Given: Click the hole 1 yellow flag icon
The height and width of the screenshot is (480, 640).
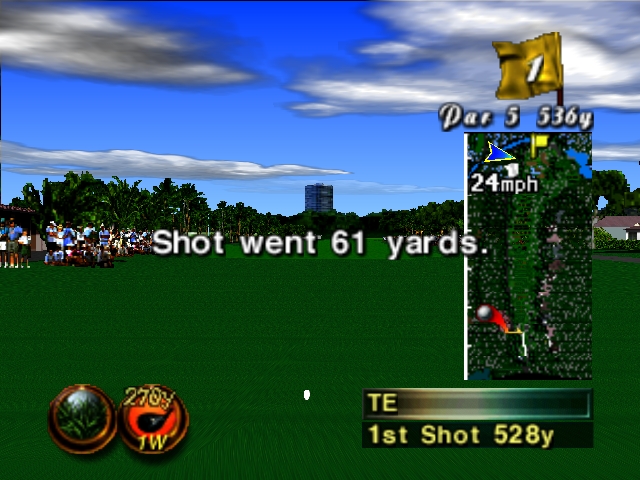Looking at the screenshot, I should click(532, 68).
